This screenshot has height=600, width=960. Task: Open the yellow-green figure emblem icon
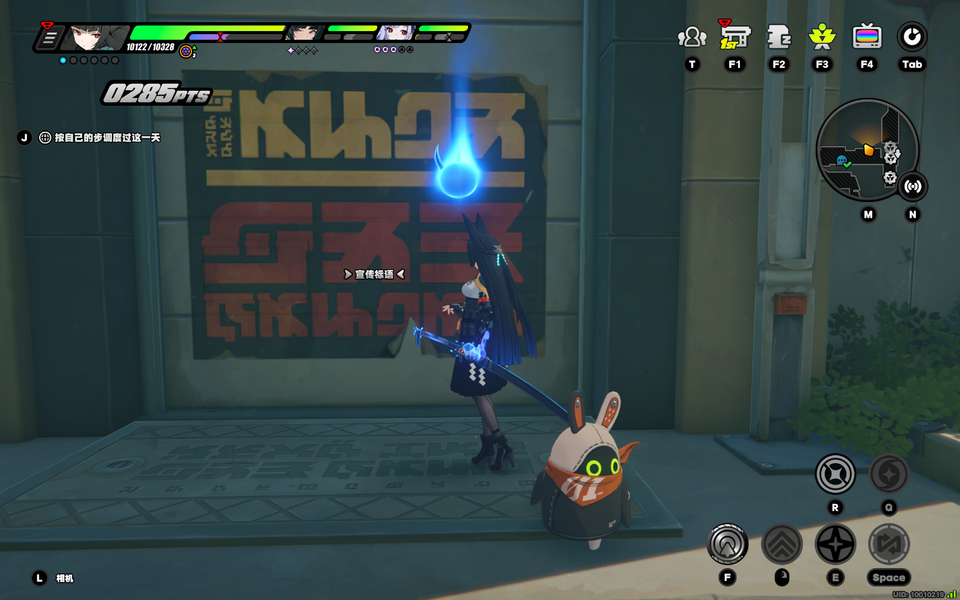coord(822,38)
